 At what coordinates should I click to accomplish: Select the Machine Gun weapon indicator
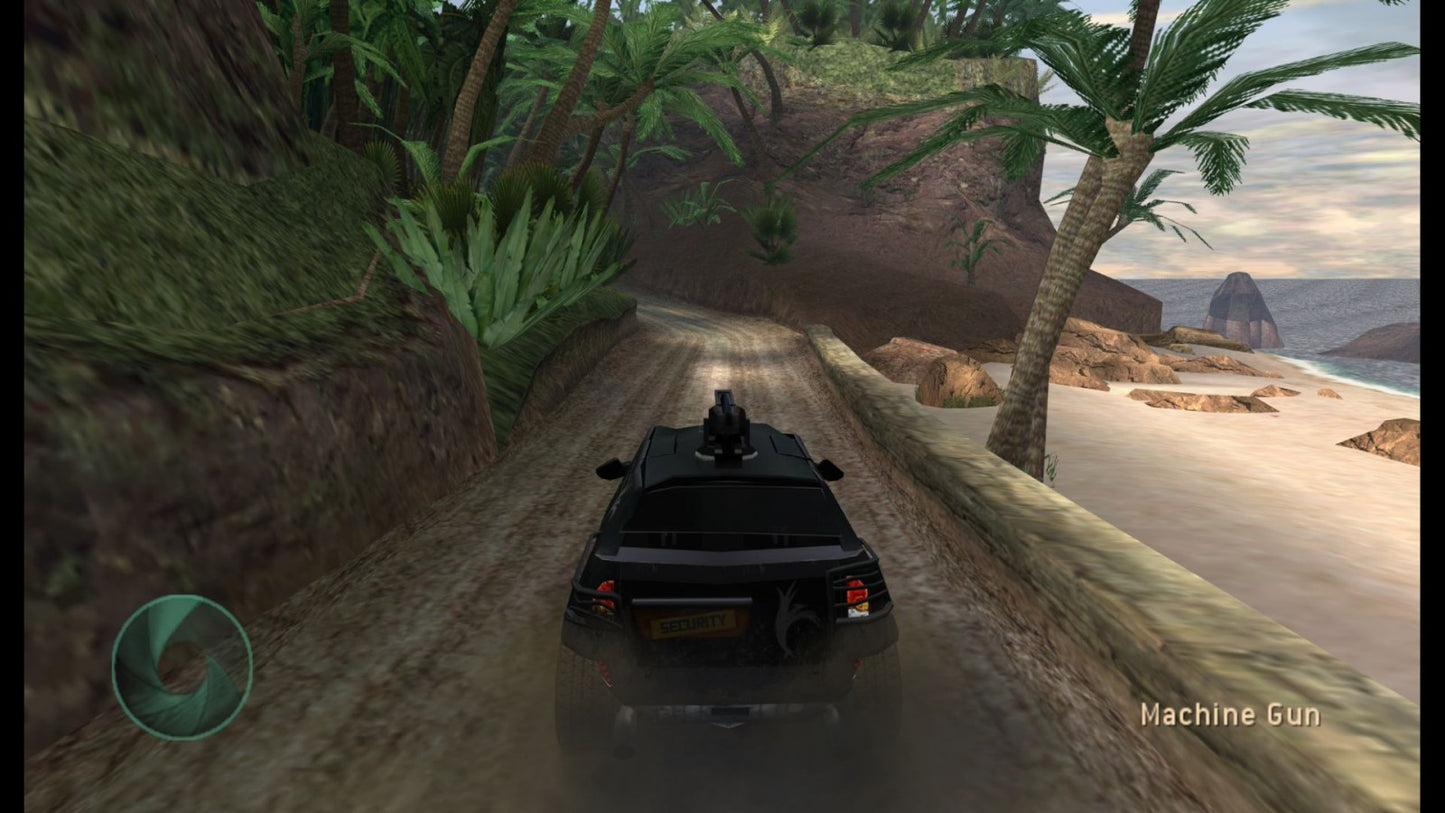coord(1230,714)
